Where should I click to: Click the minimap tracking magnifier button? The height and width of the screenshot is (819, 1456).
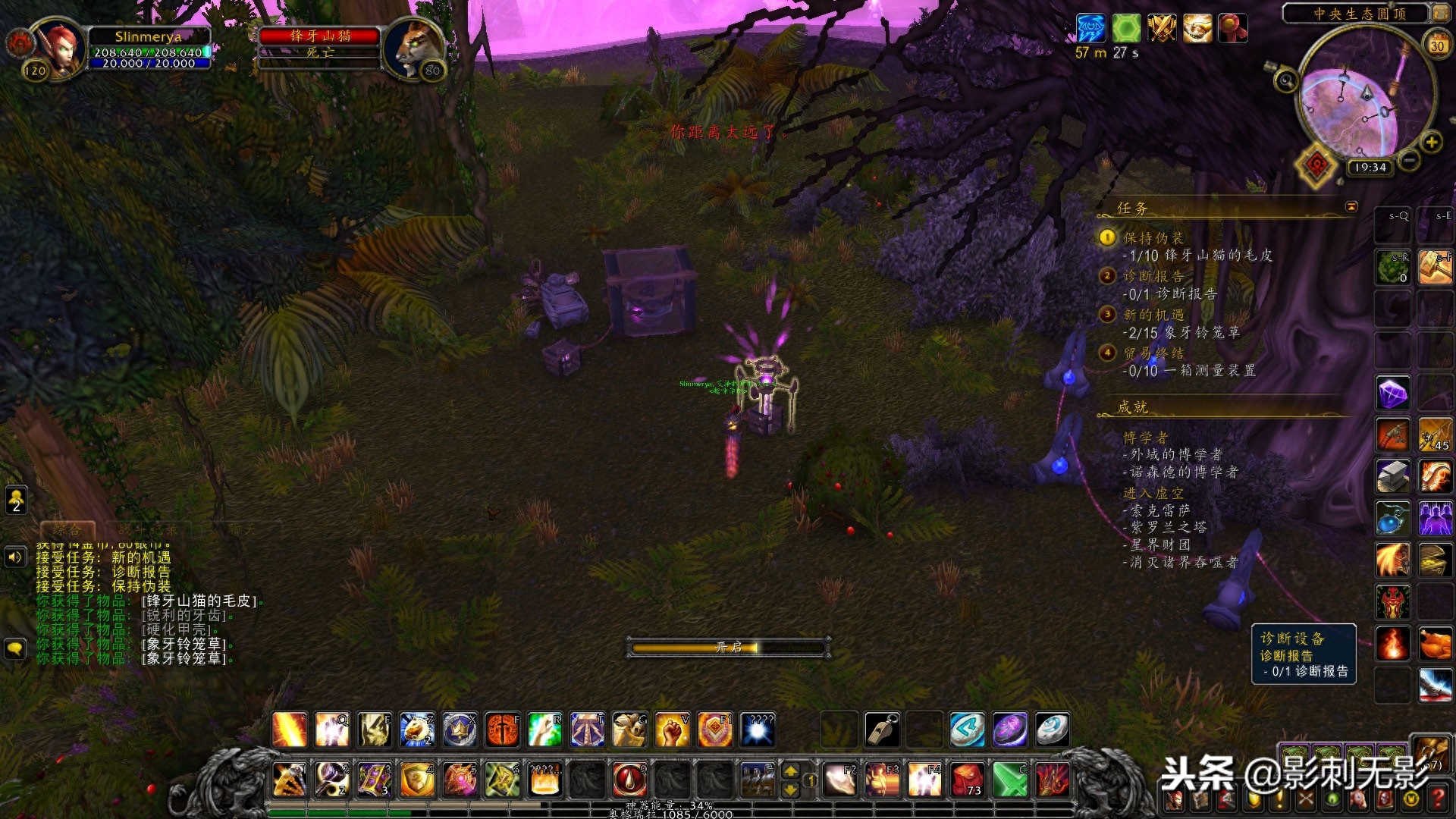tap(1285, 80)
